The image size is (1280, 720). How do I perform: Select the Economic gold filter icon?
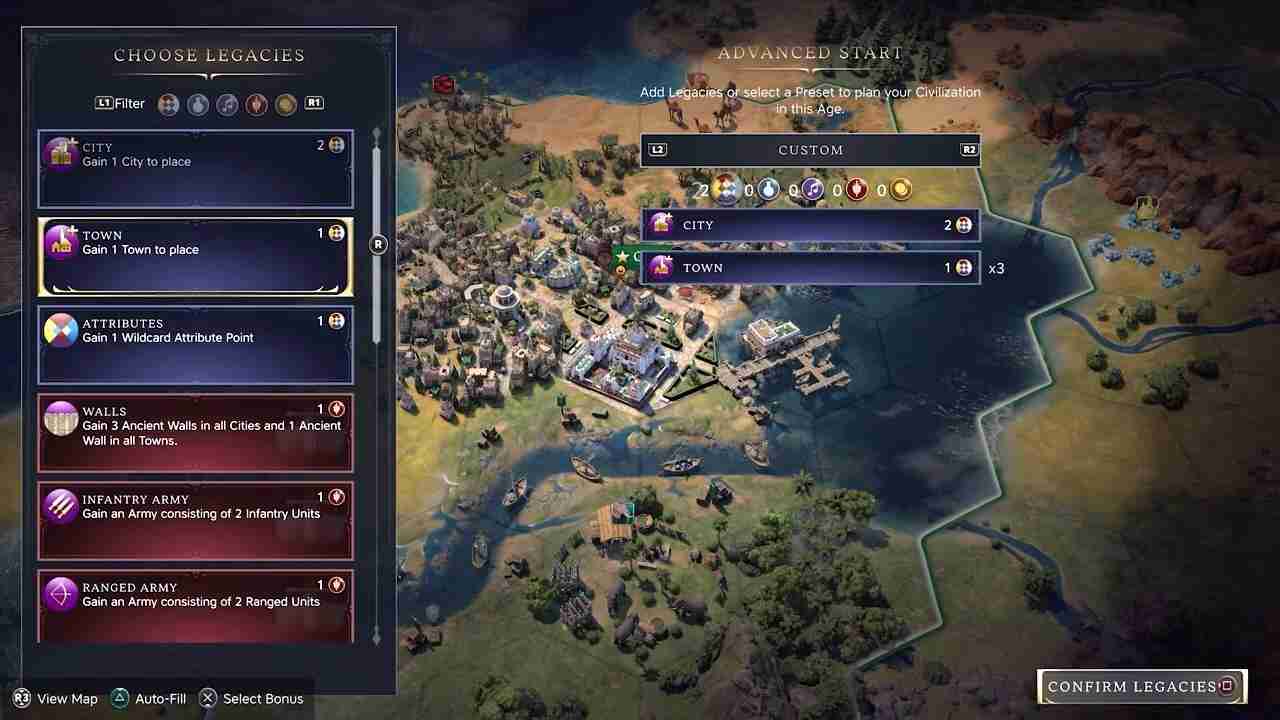click(x=286, y=103)
